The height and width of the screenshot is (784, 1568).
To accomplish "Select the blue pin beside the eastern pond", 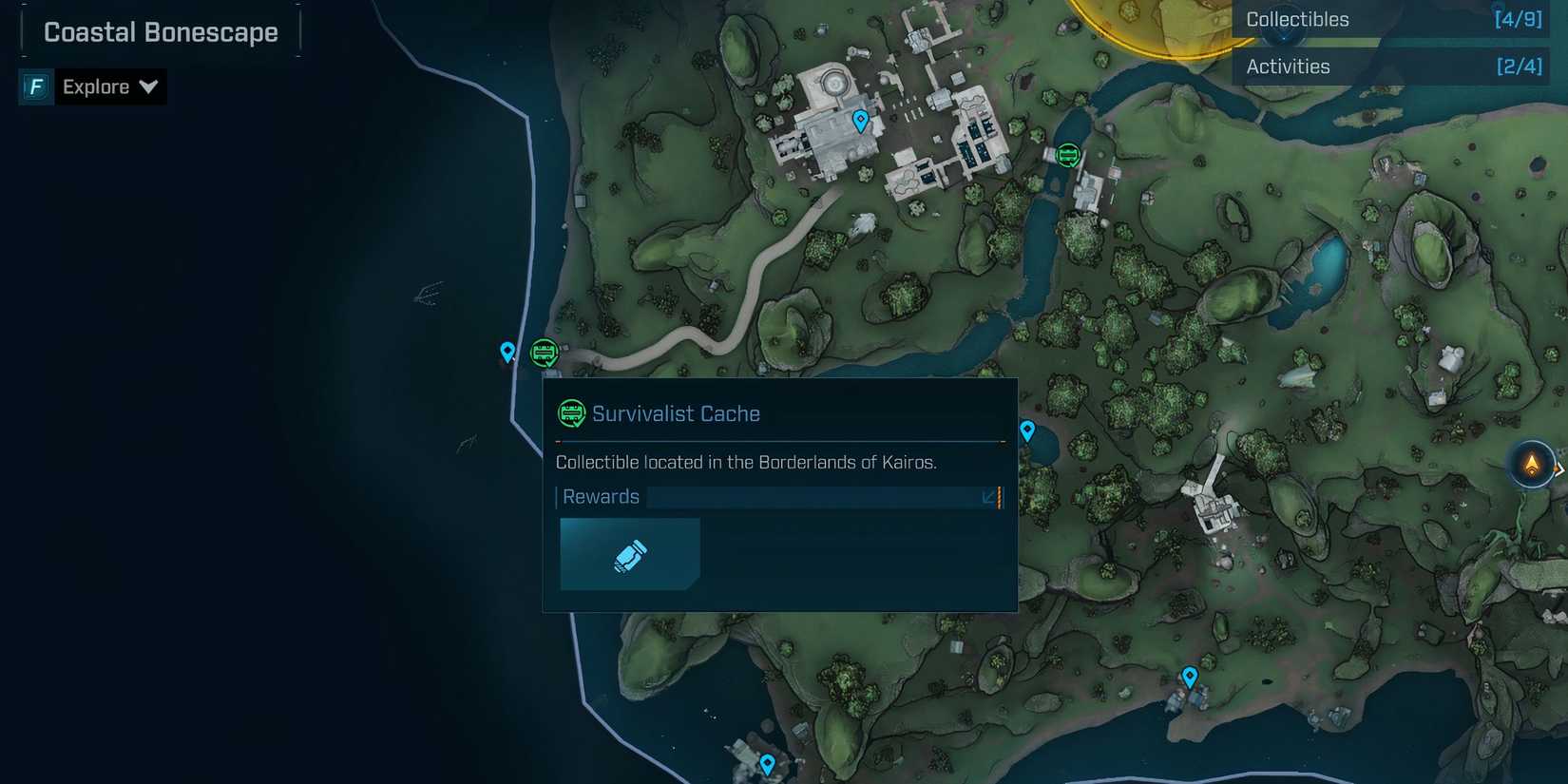I will [1026, 430].
